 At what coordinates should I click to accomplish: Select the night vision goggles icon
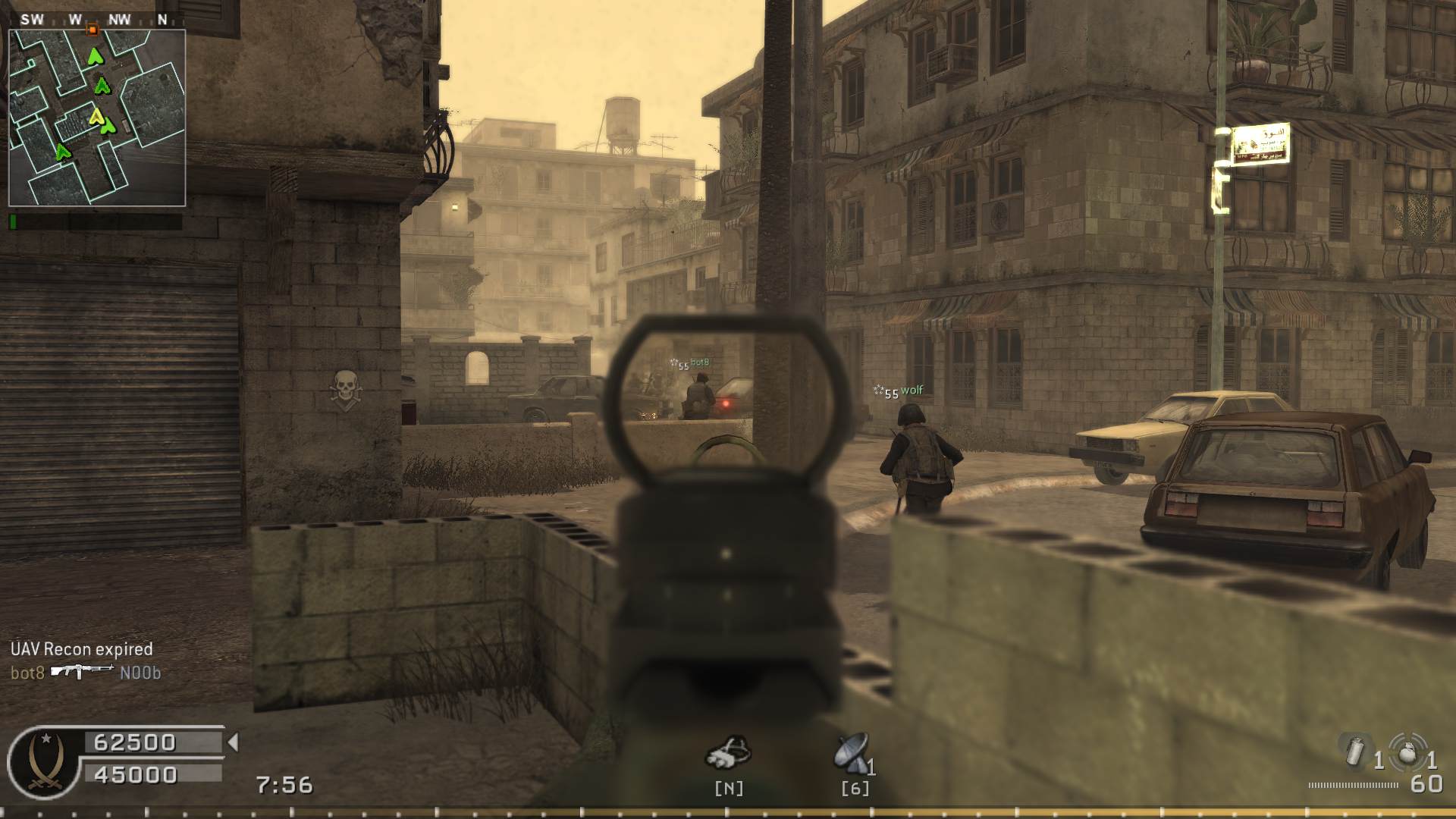(728, 752)
